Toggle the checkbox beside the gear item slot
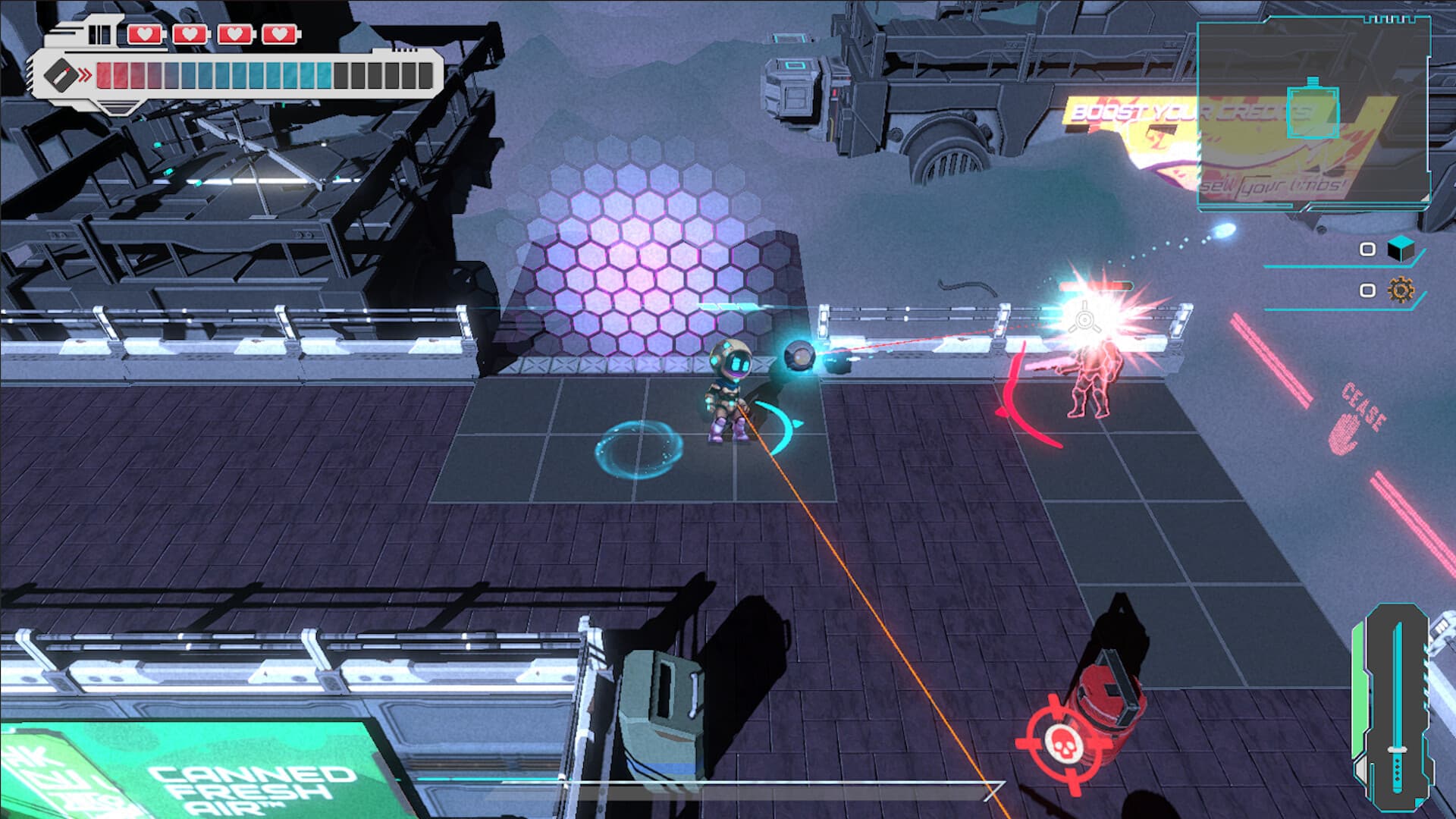 click(1367, 290)
